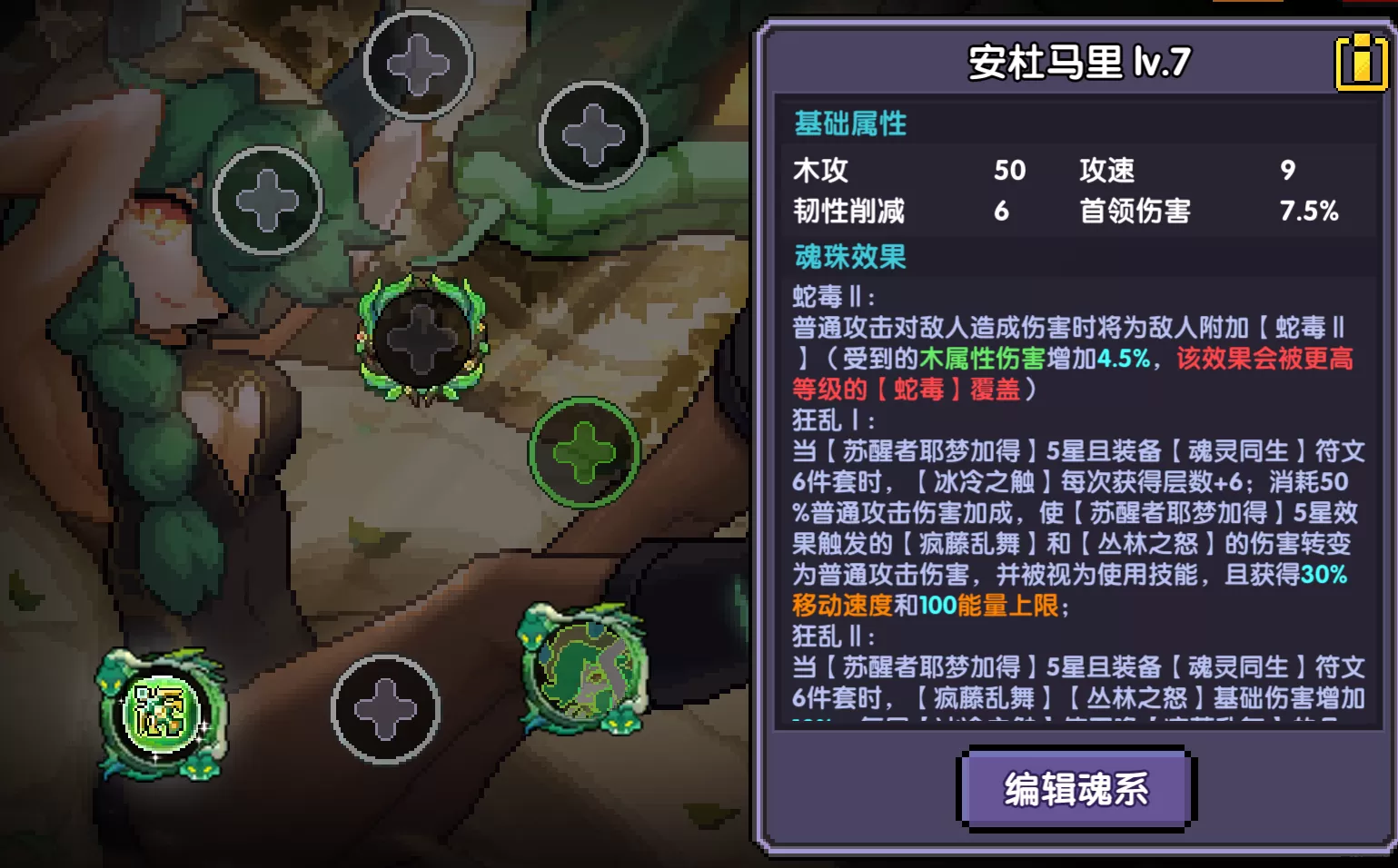This screenshot has height=868, width=1398.
Task: Open the yellow info icon
Action: [1361, 62]
